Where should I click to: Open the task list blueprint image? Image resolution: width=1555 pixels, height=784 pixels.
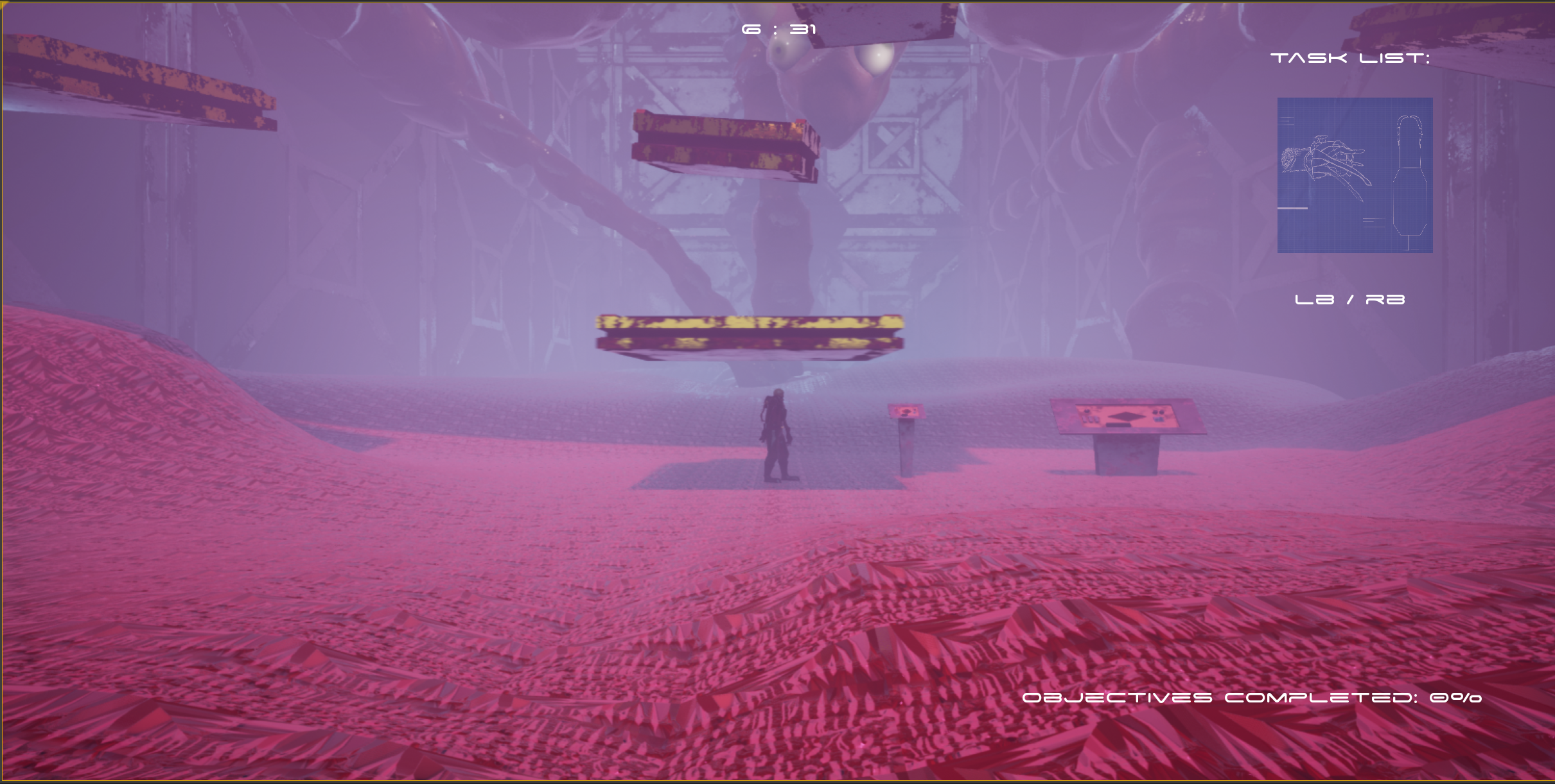tap(1355, 175)
